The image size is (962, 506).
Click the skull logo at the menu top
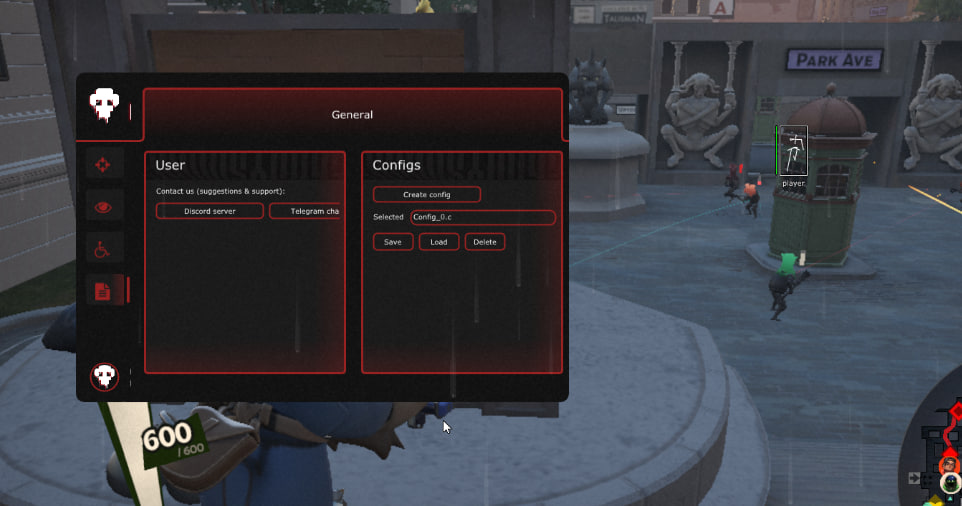(x=103, y=104)
